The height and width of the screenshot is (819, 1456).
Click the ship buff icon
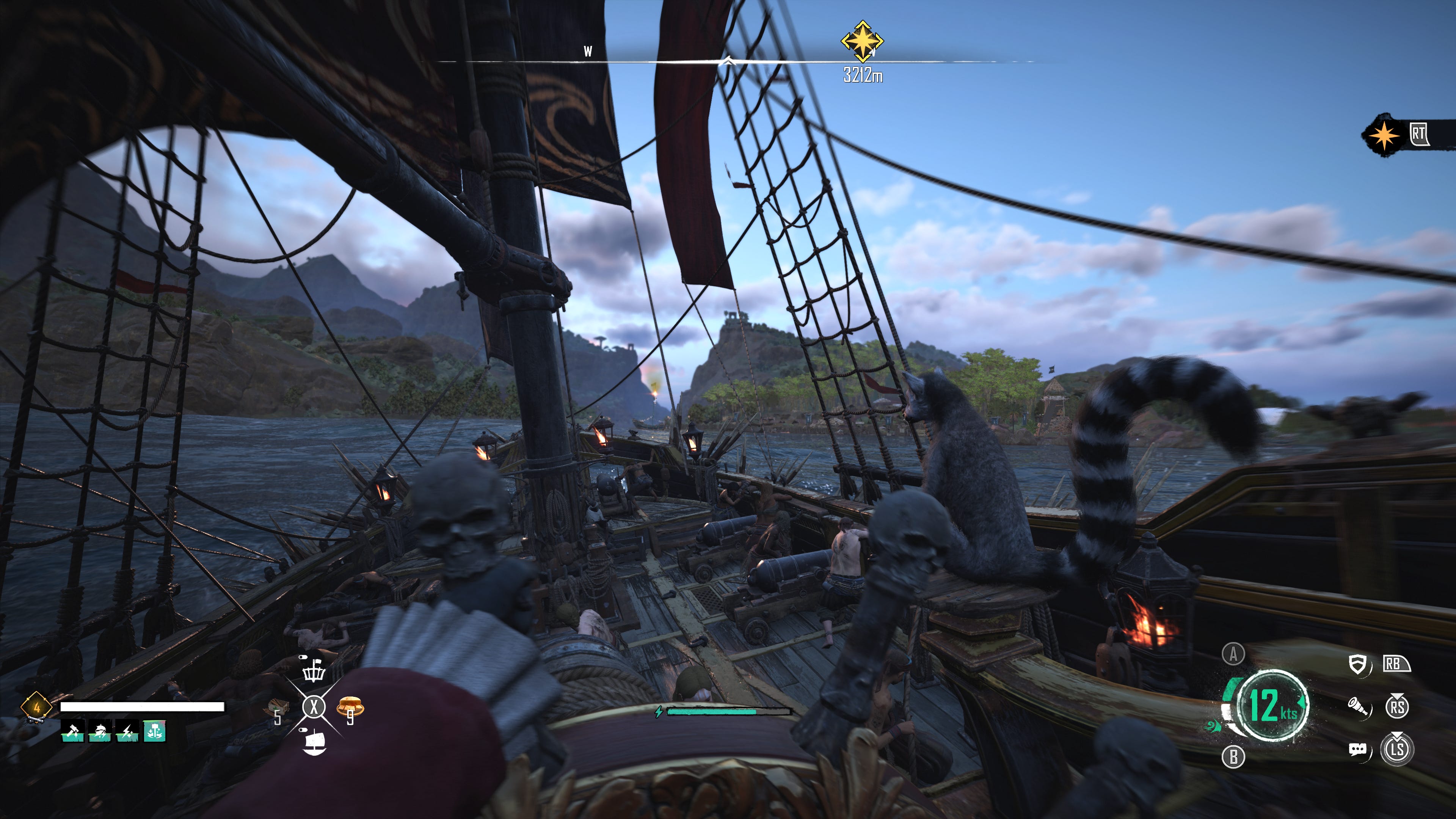[100, 731]
